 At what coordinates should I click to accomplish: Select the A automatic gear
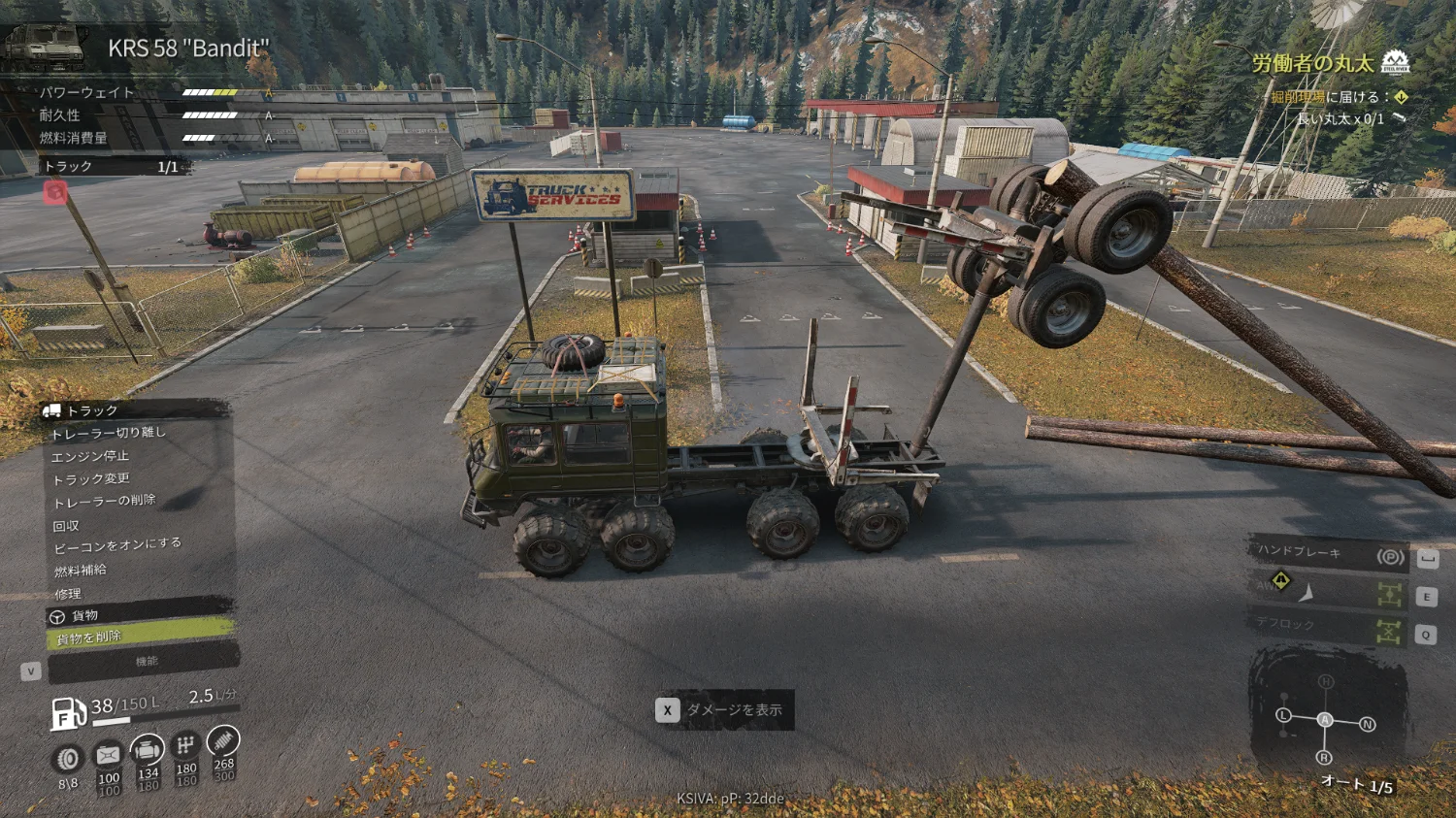(x=1325, y=720)
